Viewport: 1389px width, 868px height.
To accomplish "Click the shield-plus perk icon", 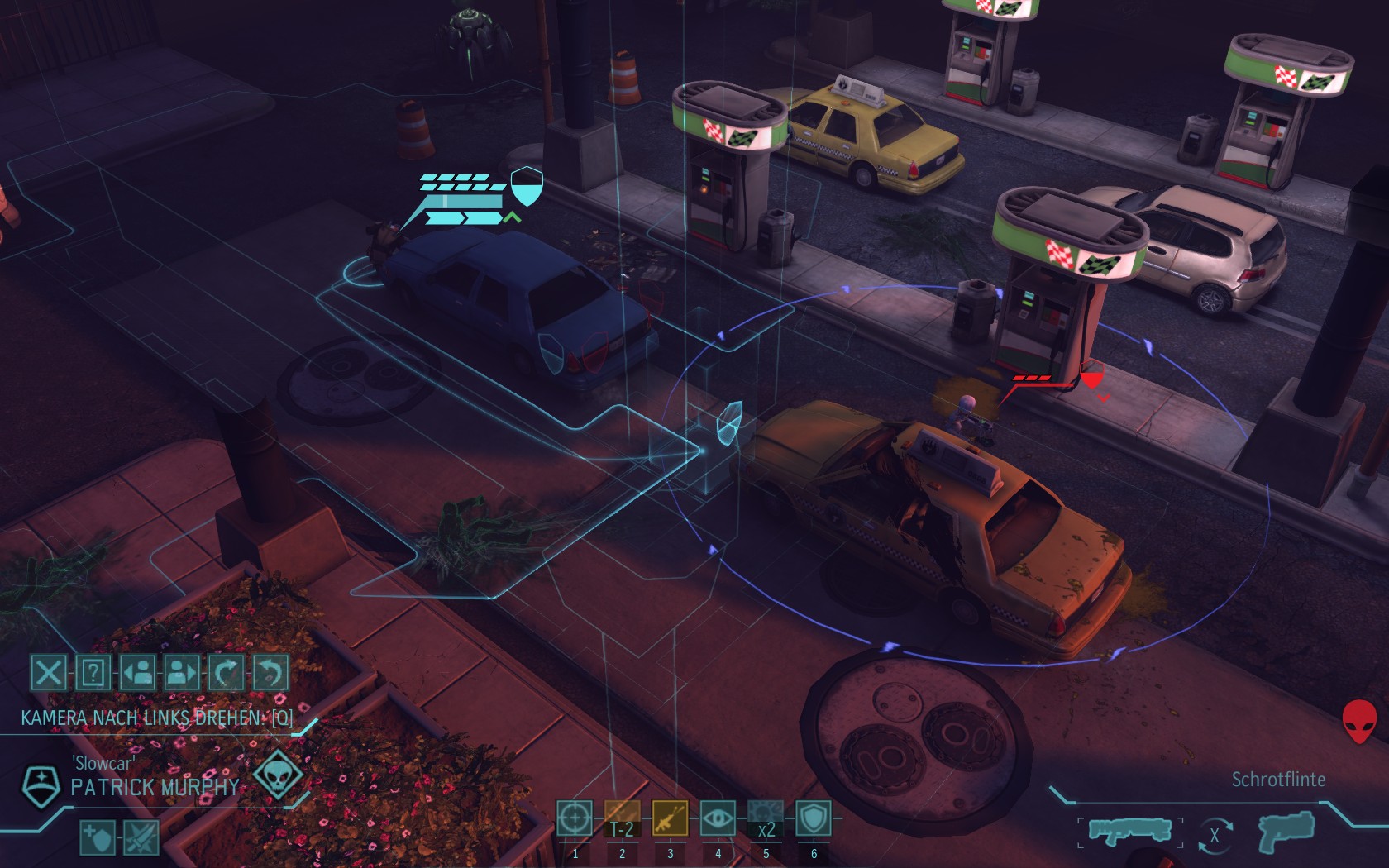I will tap(98, 838).
